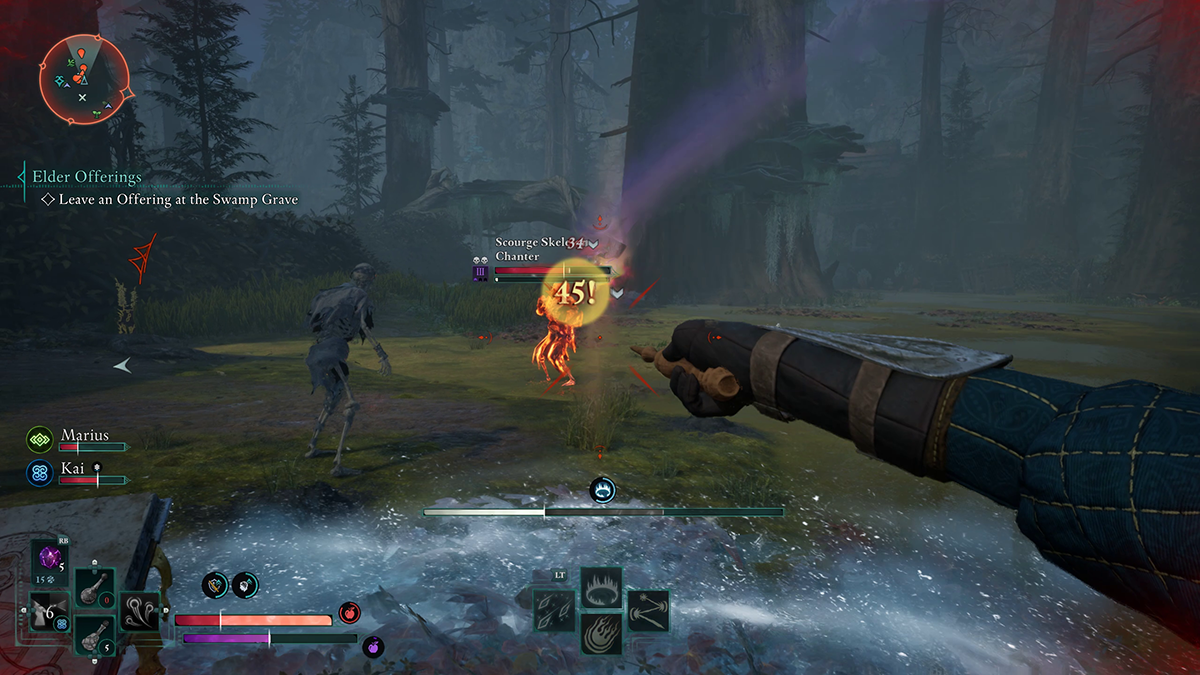Cast the fireball spell
The height and width of the screenshot is (675, 1200).
point(601,634)
